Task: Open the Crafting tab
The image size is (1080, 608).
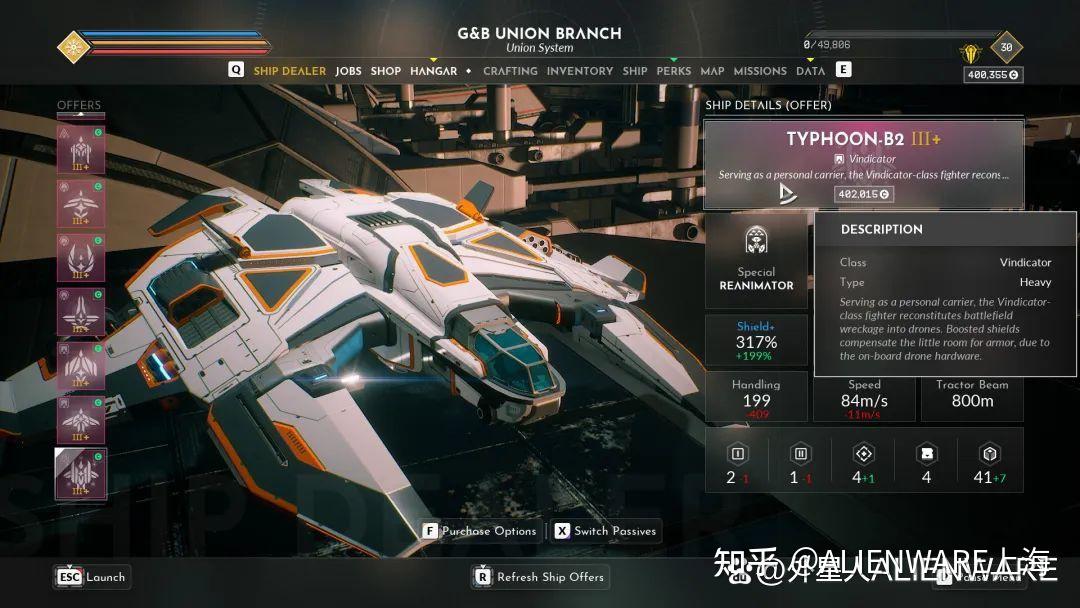Action: (x=510, y=71)
